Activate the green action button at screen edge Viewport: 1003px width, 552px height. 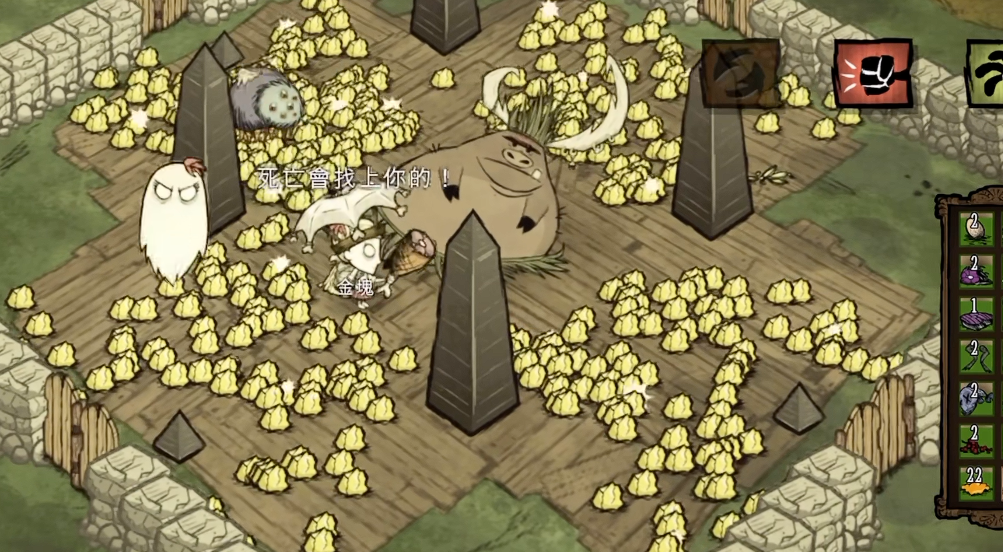[x=987, y=70]
